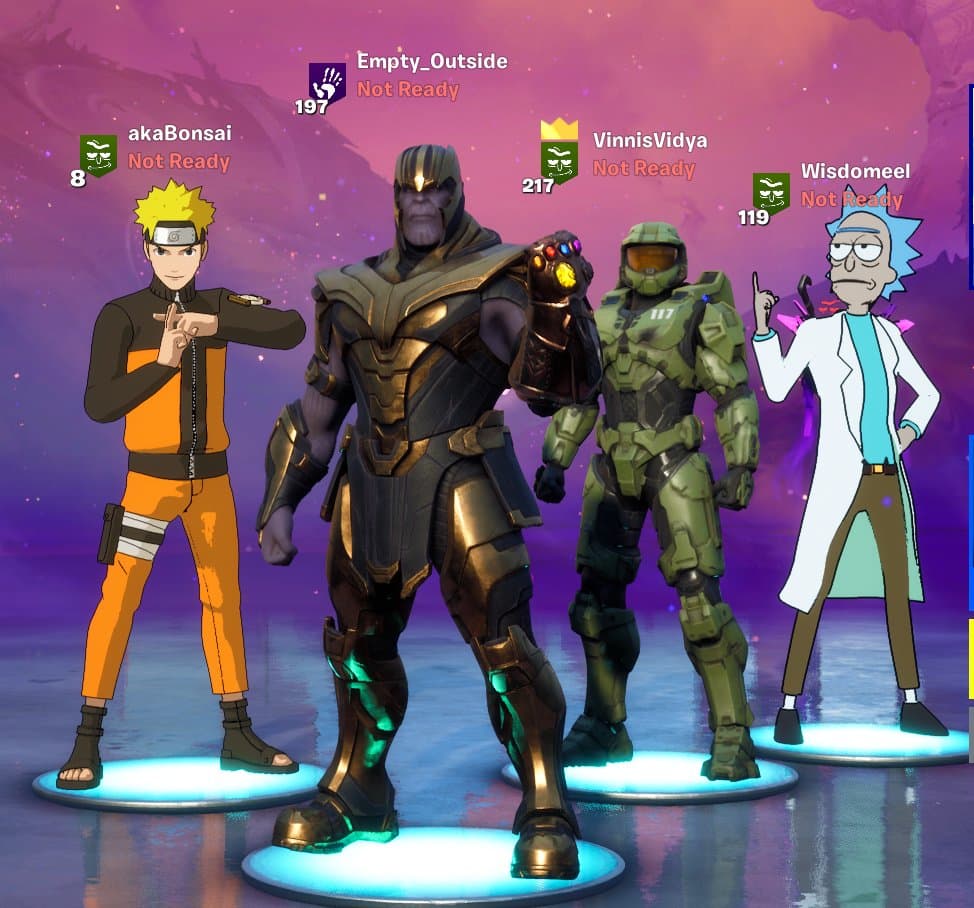
Task: Click akaBonsai's green level 8 banner
Action: (98, 155)
